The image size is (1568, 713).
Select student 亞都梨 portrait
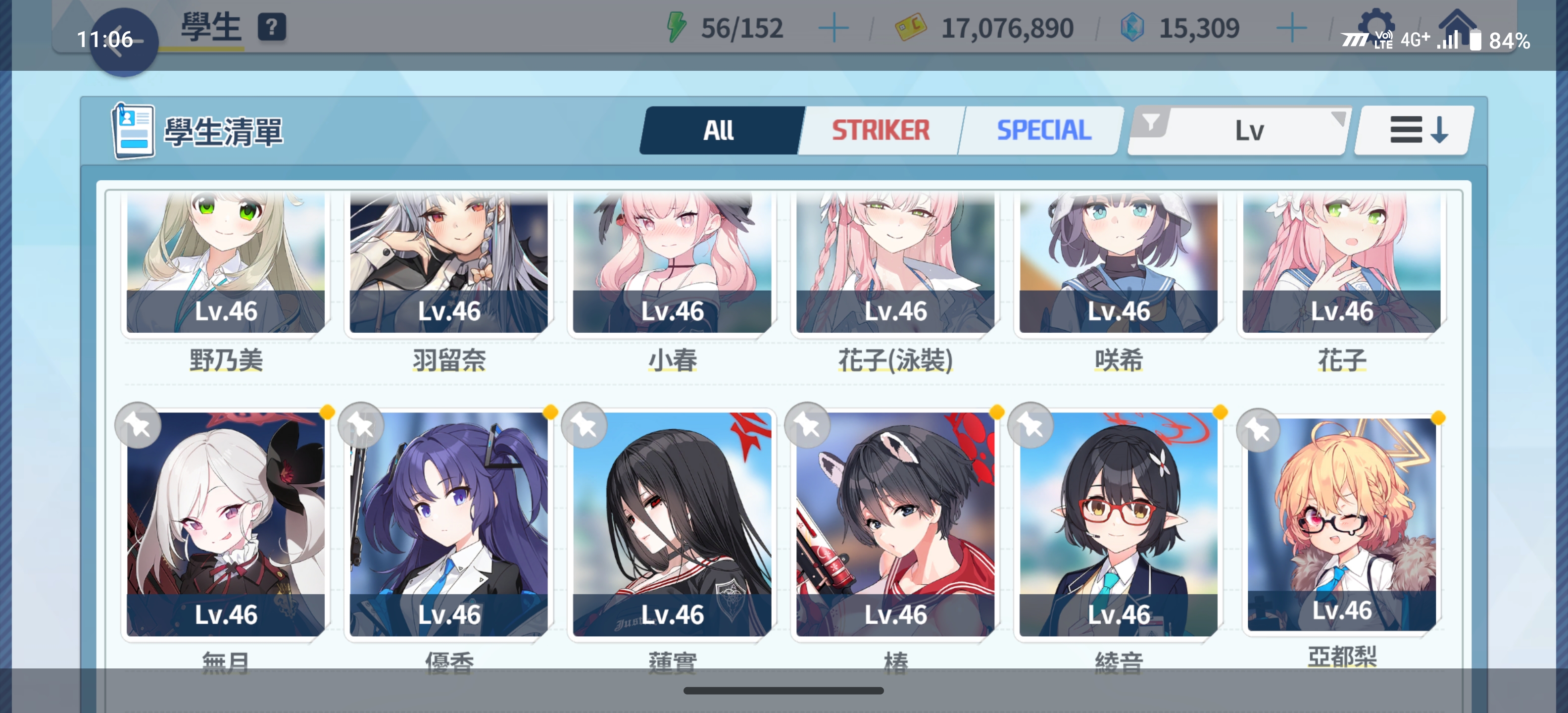pos(1342,524)
